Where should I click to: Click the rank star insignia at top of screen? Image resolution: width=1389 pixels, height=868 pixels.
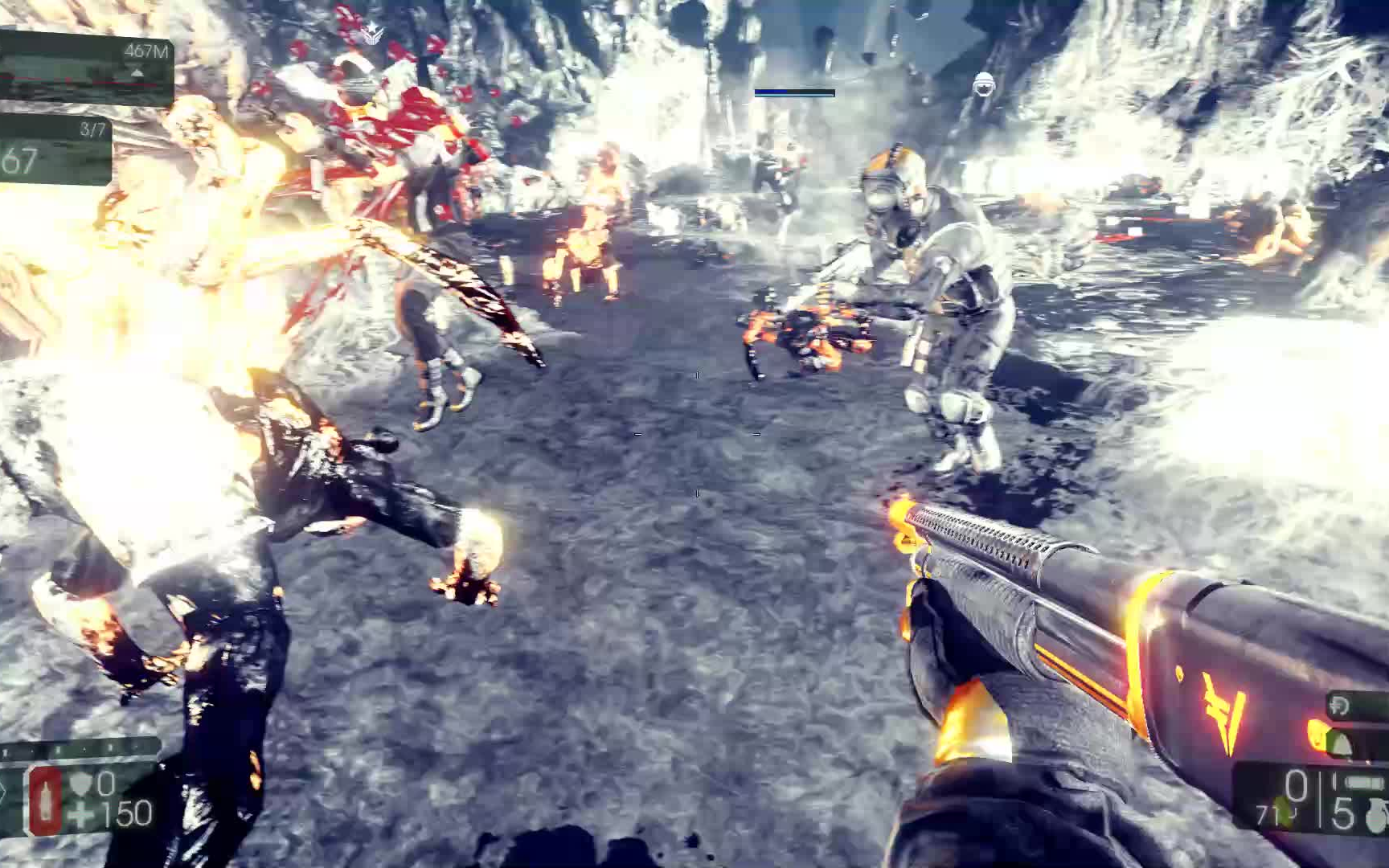[x=371, y=33]
